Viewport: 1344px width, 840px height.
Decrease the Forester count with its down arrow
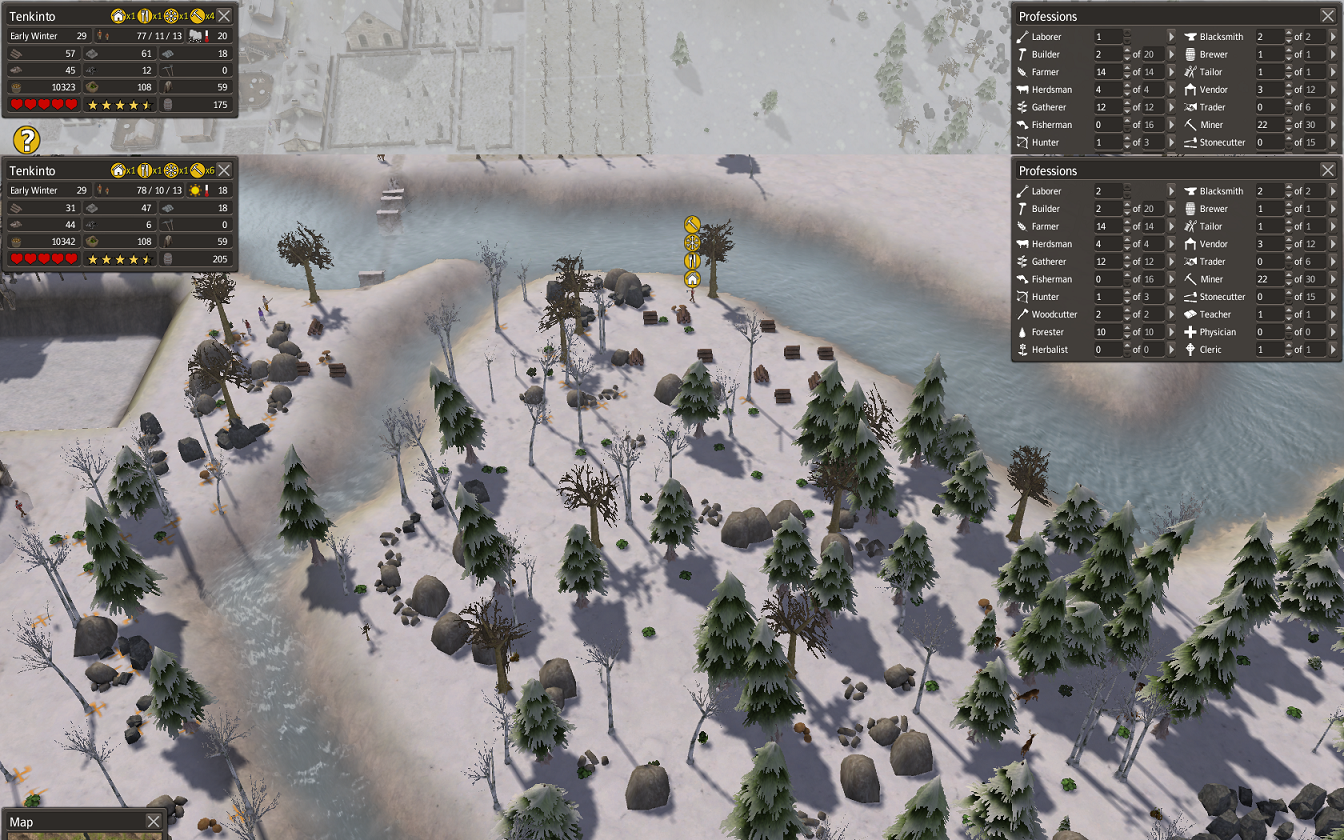(x=1126, y=336)
